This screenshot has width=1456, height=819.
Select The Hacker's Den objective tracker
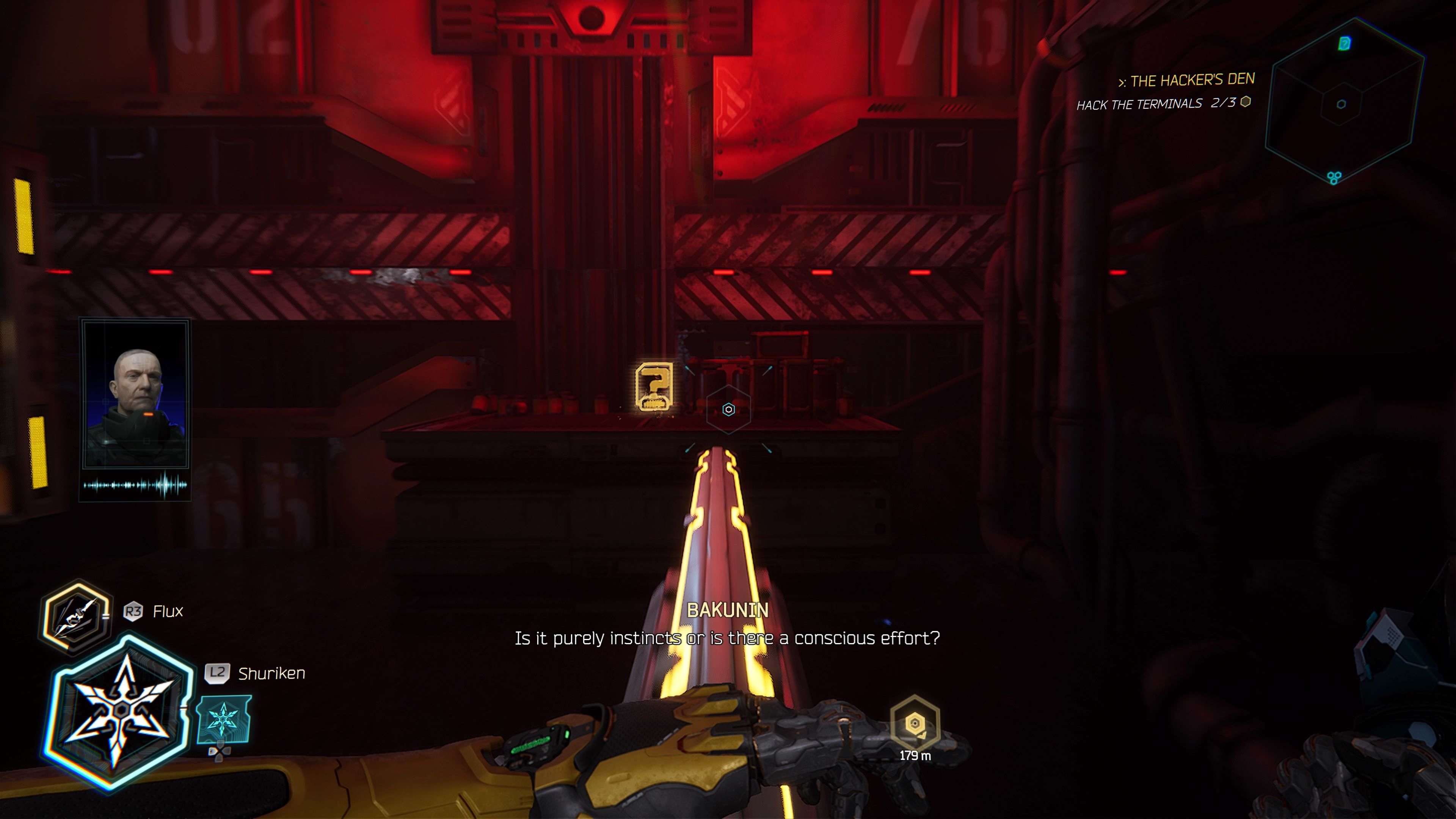[x=1186, y=81]
